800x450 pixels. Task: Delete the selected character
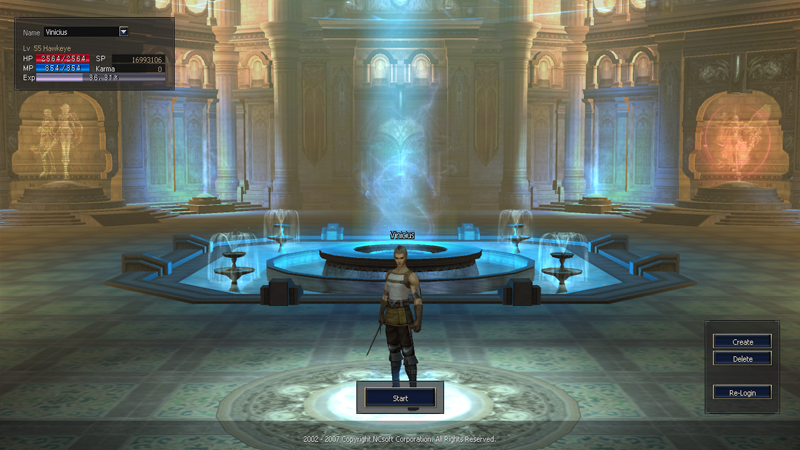742,358
